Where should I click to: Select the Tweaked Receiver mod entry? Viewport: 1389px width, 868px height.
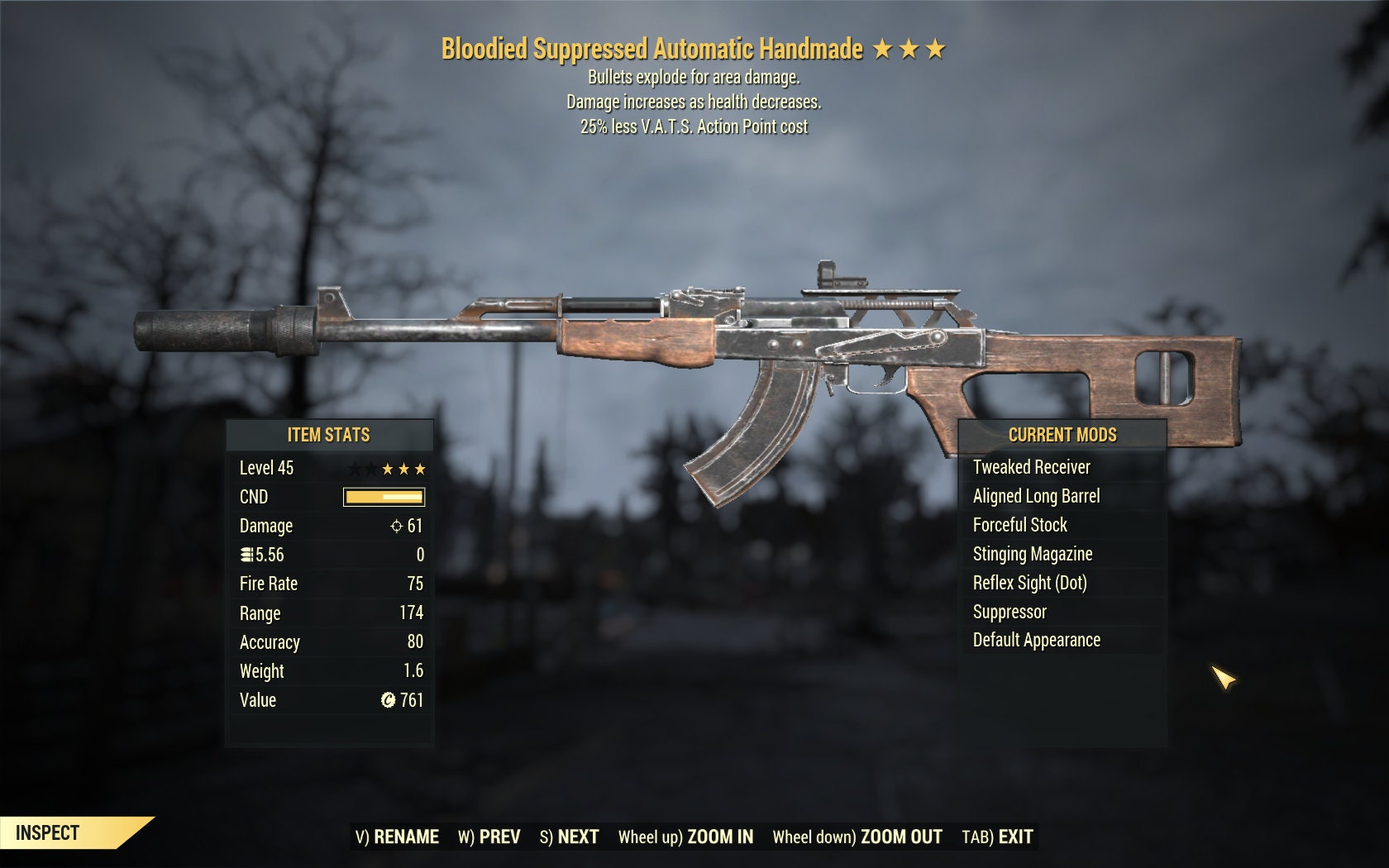pos(1033,467)
